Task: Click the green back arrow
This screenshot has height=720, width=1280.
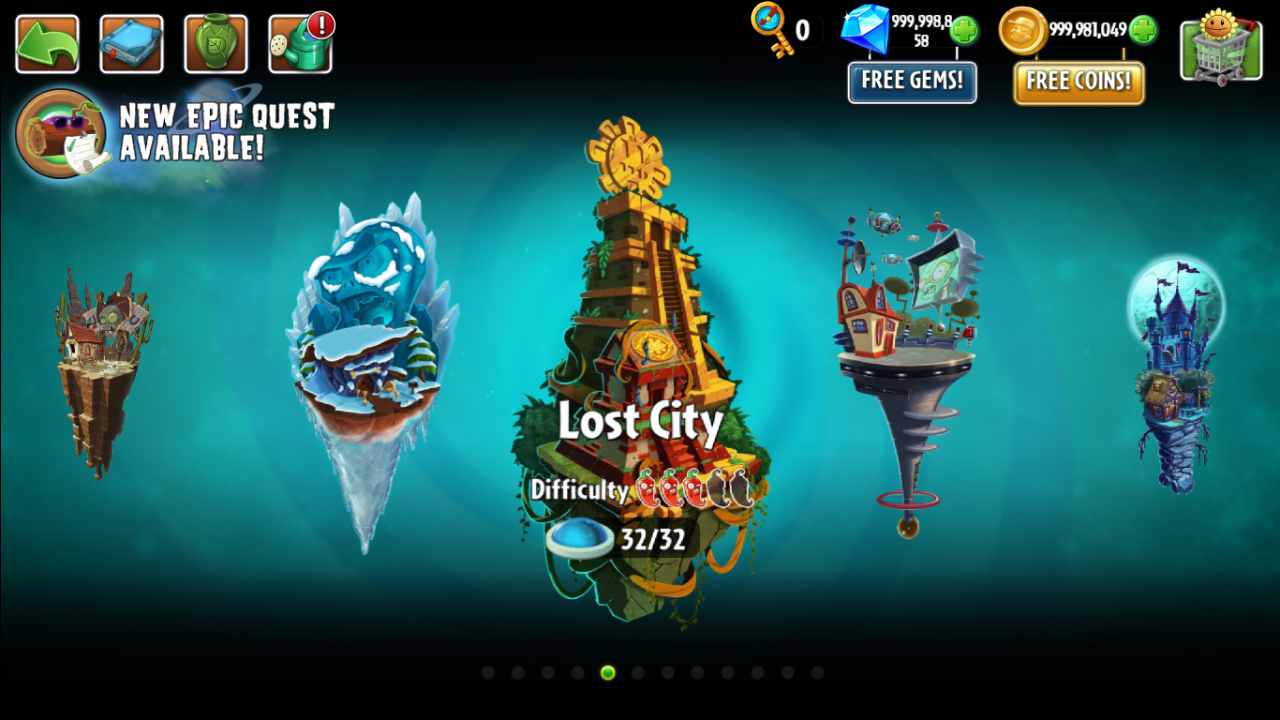Action: point(46,44)
